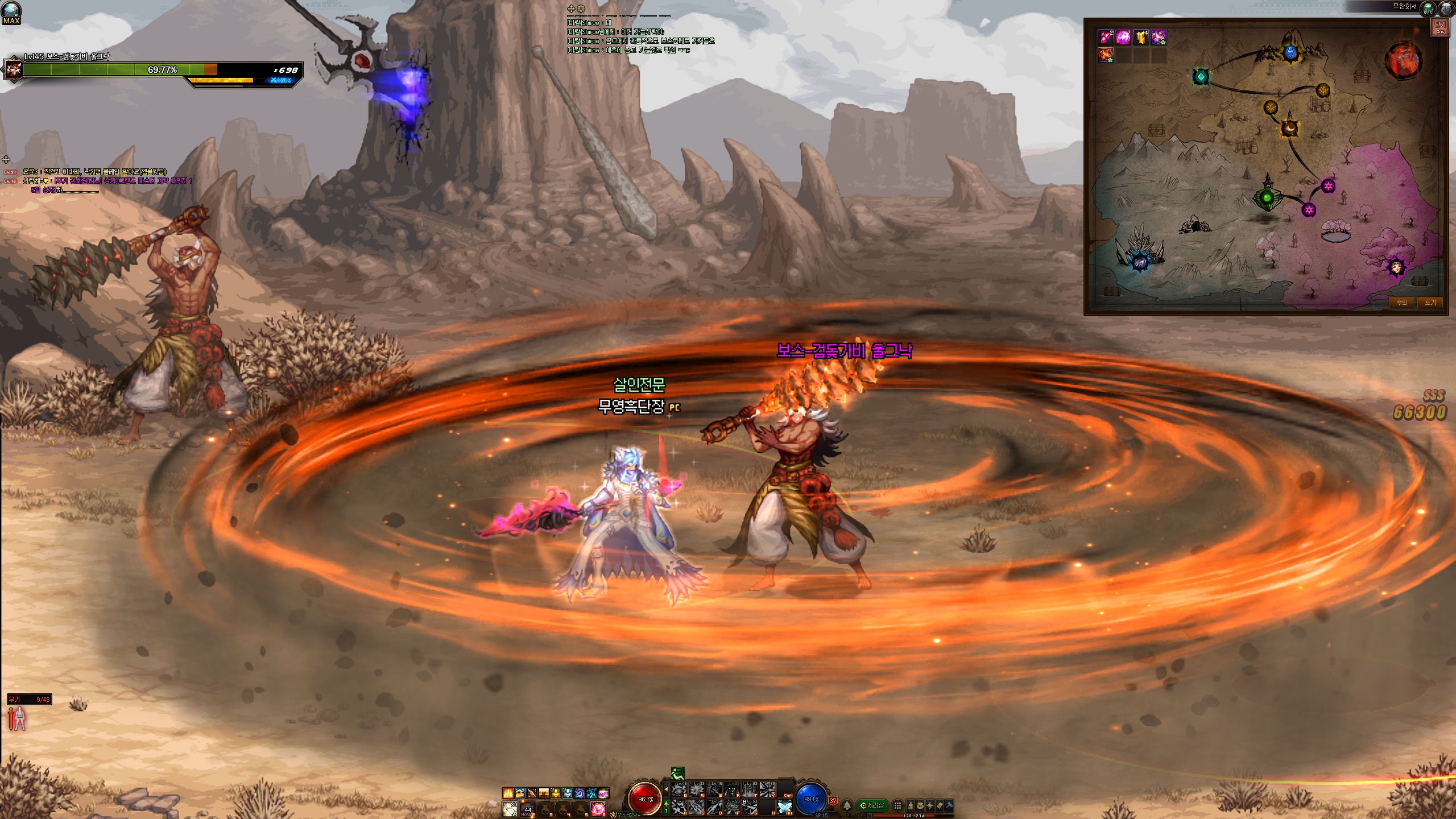Click the MAX cube icon

[x=11, y=13]
